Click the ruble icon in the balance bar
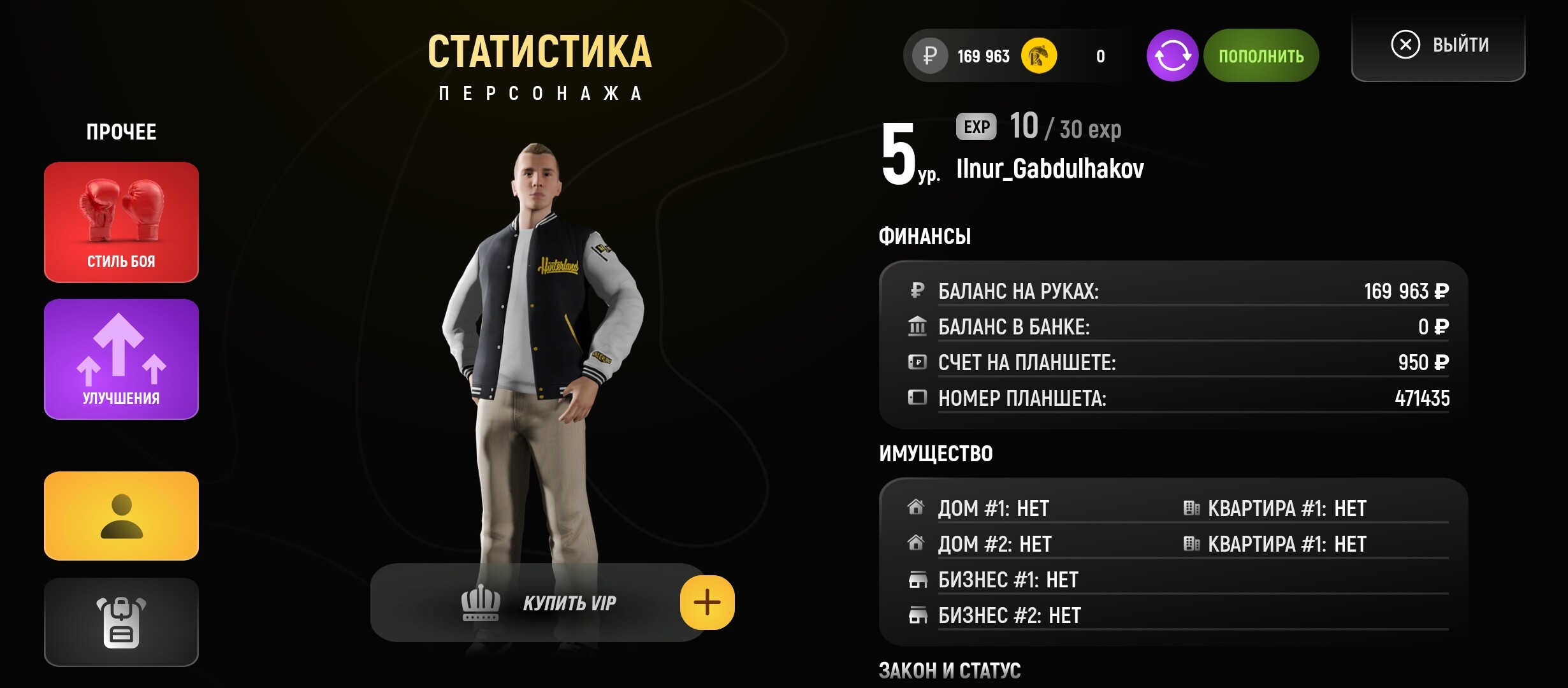The height and width of the screenshot is (688, 1568). pyautogui.click(x=931, y=55)
